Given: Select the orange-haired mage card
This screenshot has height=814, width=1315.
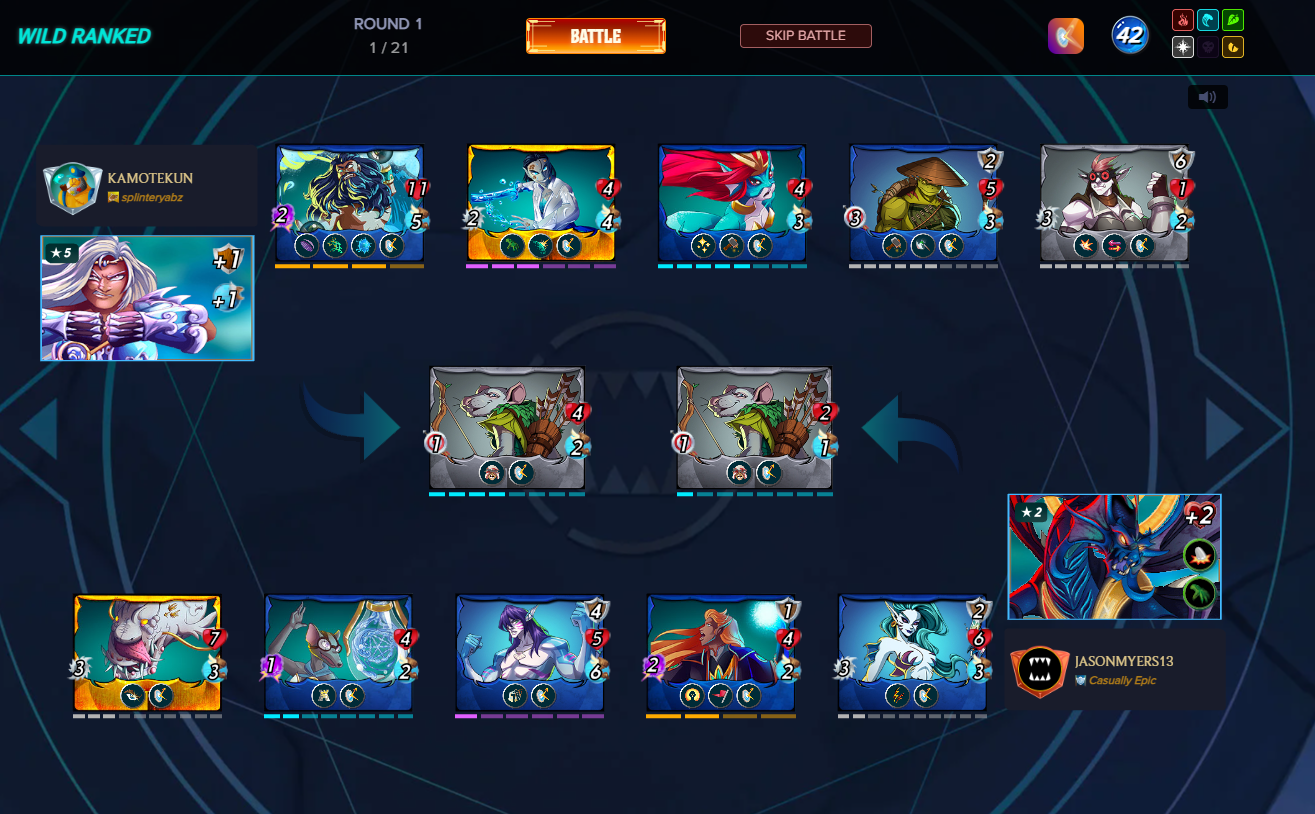Looking at the screenshot, I should click(720, 653).
